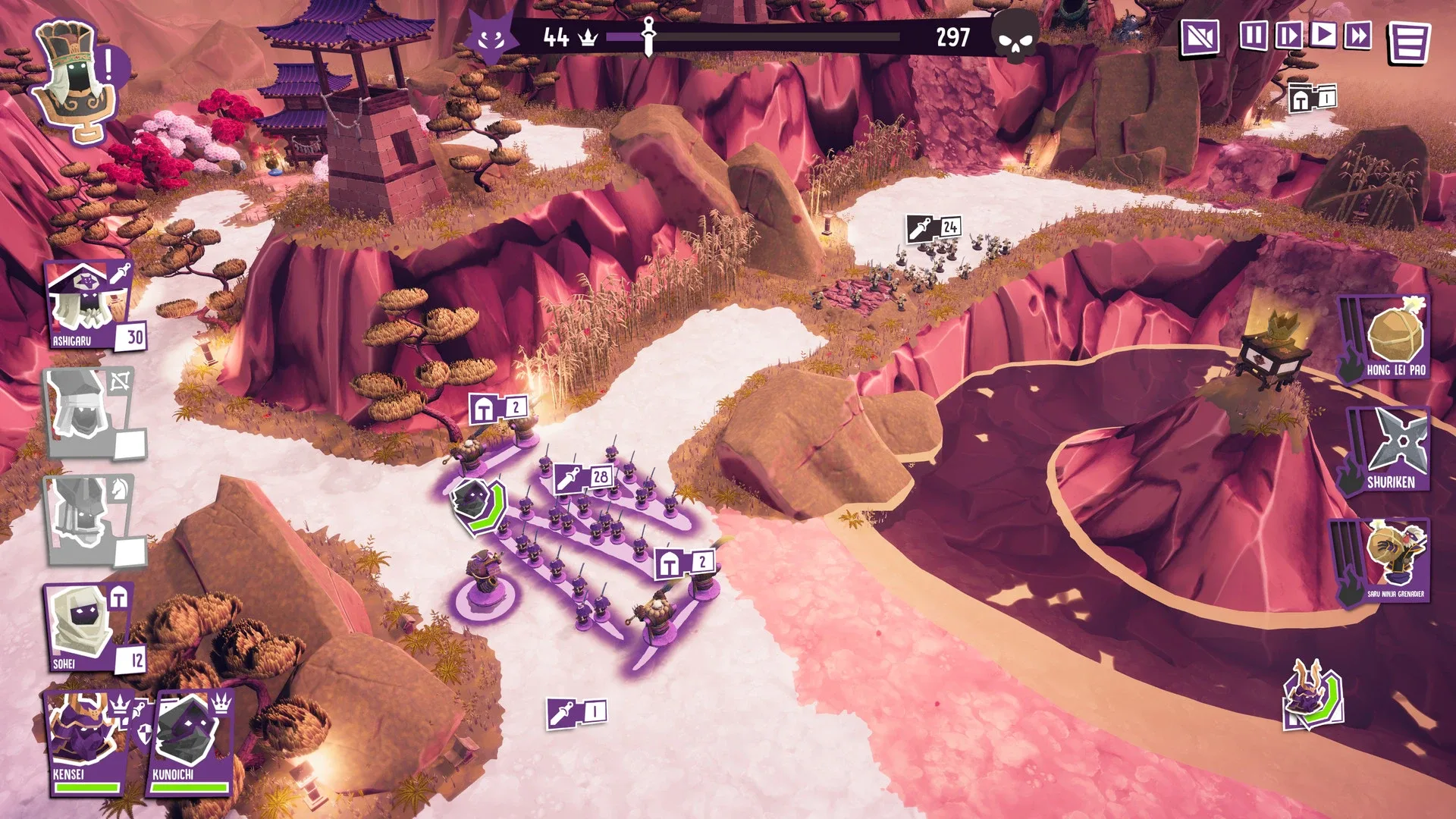Select the Ashigaru unit card
Image resolution: width=1456 pixels, height=819 pixels.
click(91, 306)
